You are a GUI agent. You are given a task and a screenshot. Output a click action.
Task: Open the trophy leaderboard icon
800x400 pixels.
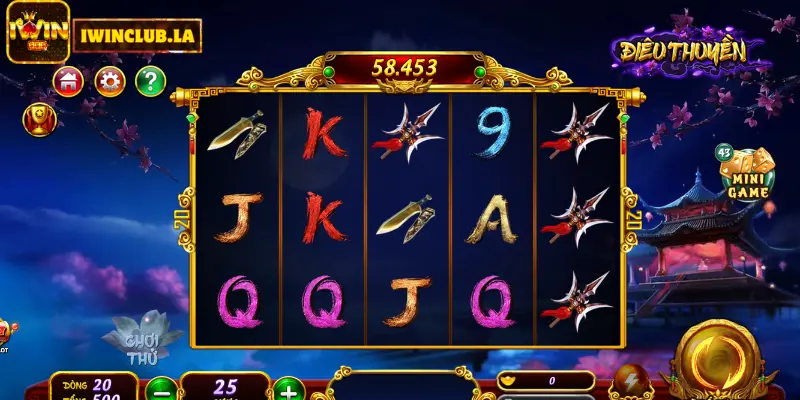pyautogui.click(x=38, y=120)
